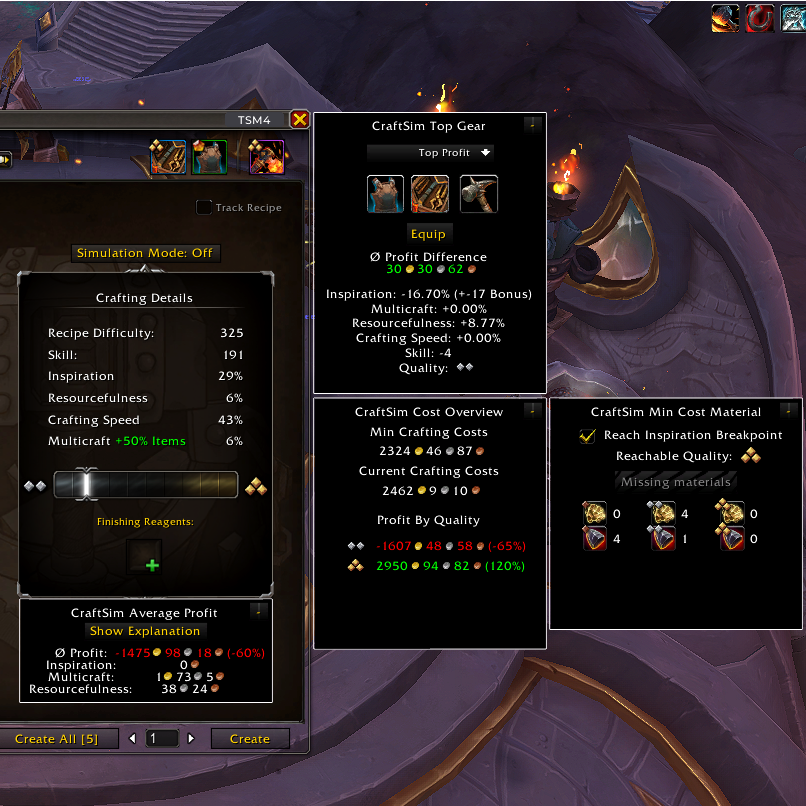The image size is (806, 806).
Task: Equip the CraftSim top gear
Action: [x=429, y=234]
